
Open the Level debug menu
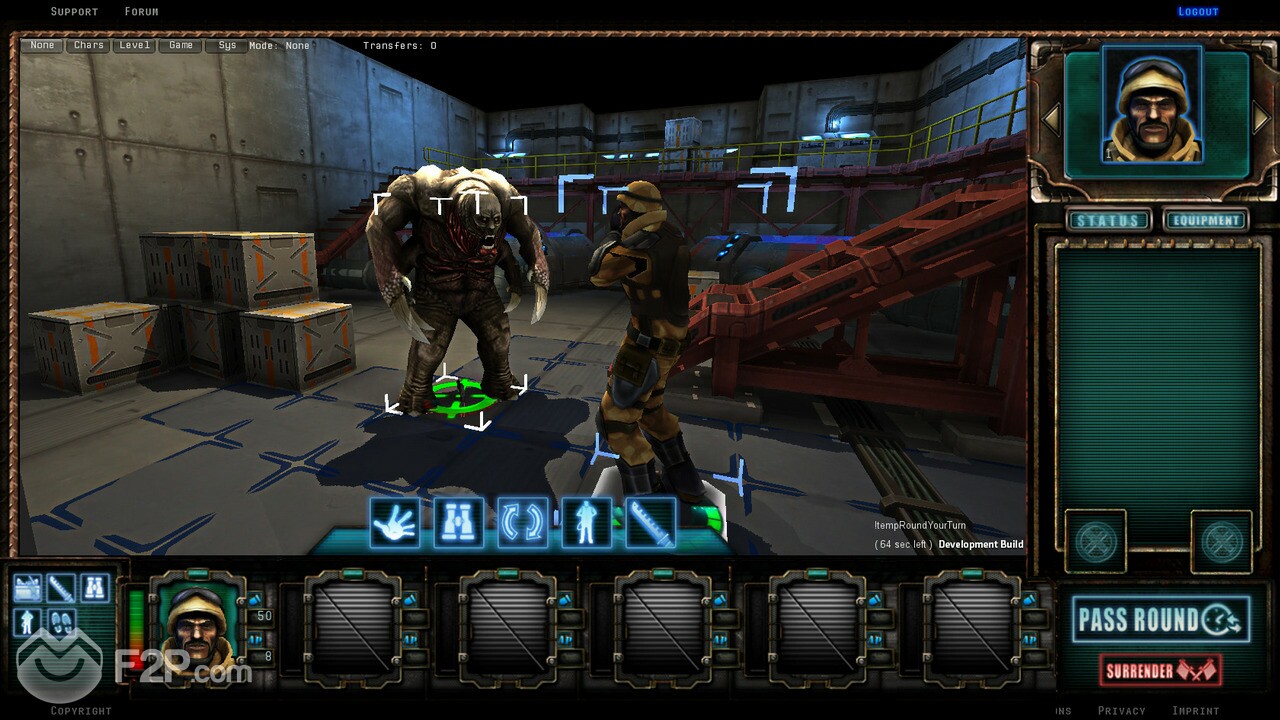134,46
